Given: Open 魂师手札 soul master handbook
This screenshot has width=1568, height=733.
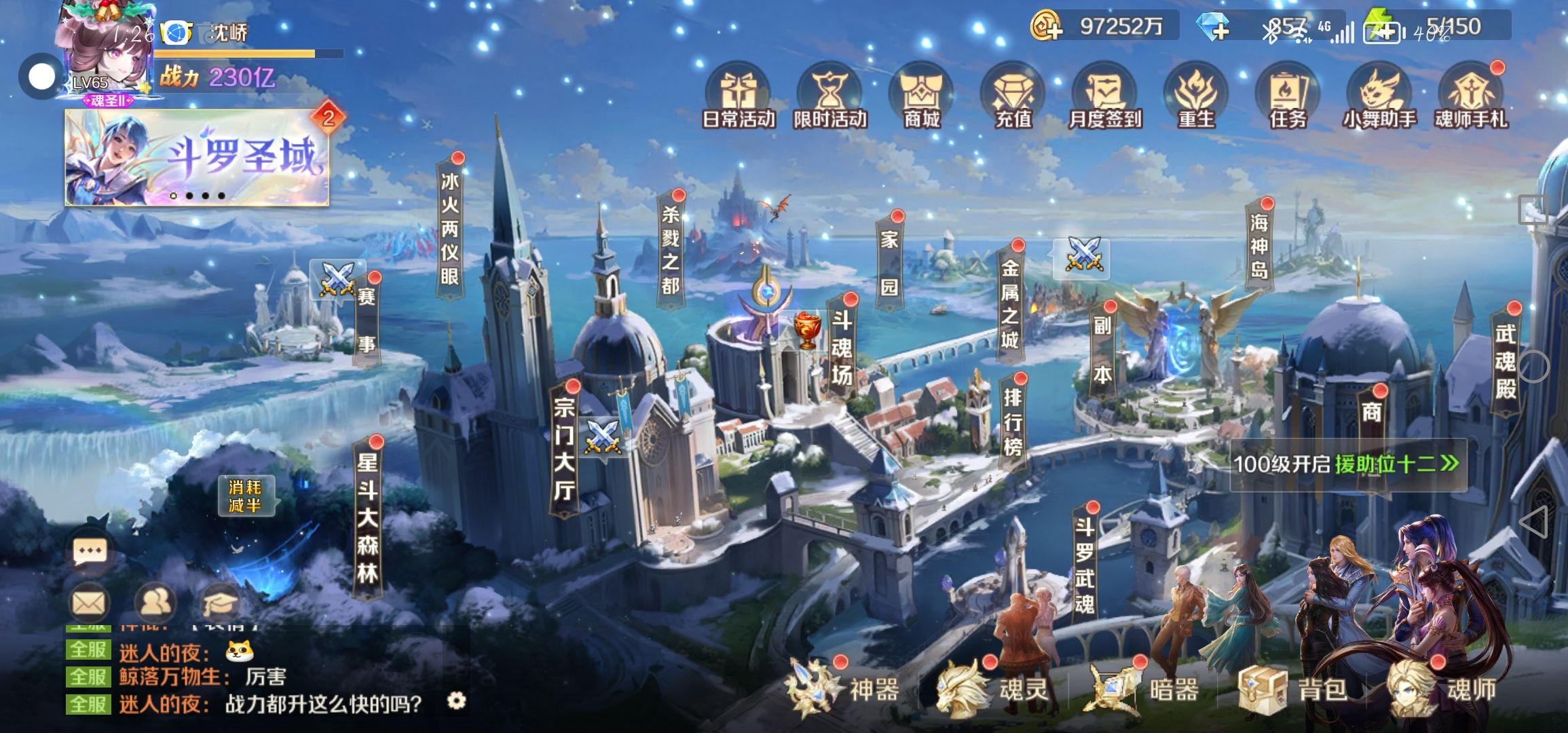Looking at the screenshot, I should [1471, 96].
